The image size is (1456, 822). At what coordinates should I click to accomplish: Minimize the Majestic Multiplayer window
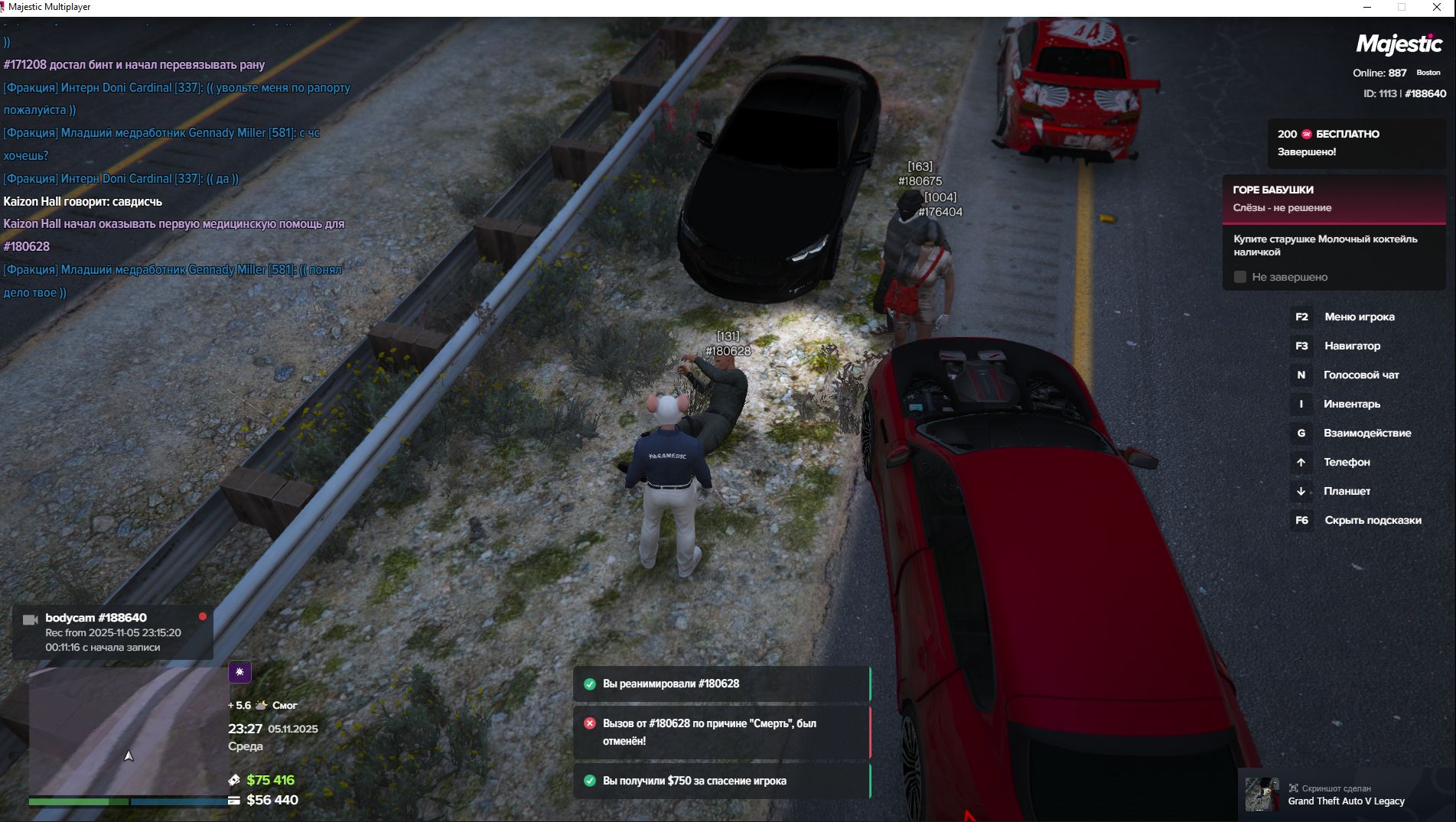tap(1367, 8)
